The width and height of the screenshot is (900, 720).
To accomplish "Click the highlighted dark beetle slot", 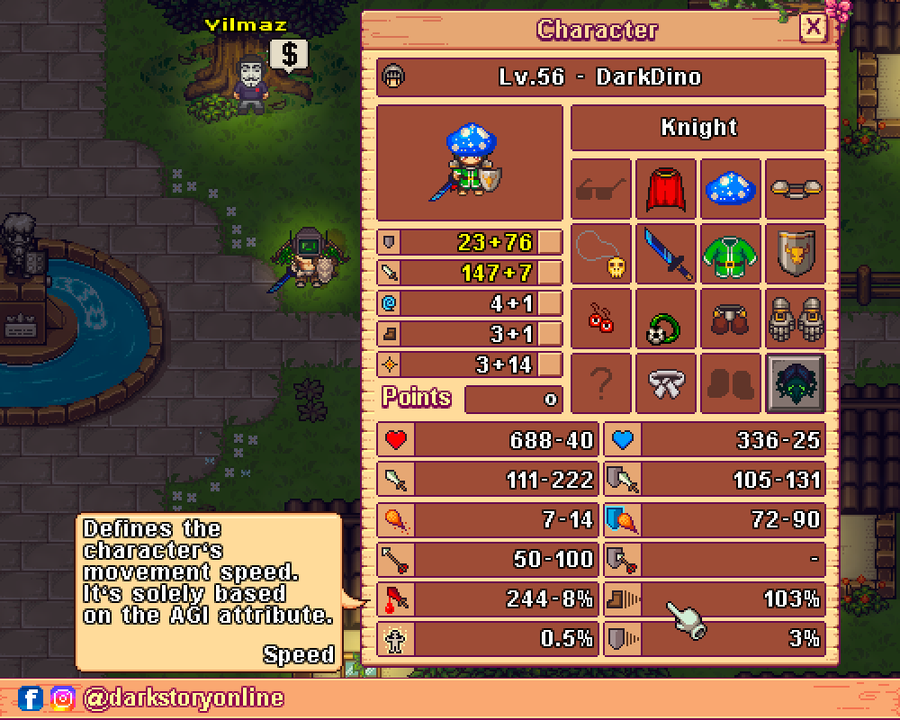I will coord(796,382).
